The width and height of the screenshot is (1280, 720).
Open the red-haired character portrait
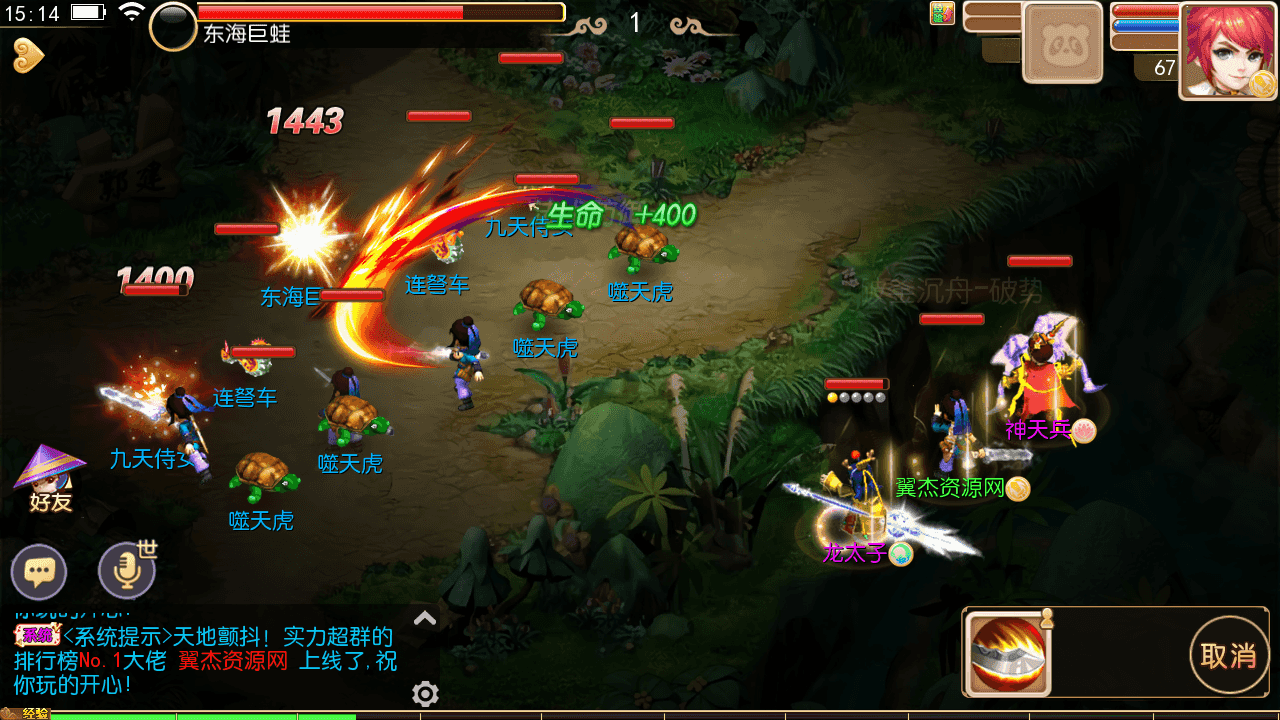(1228, 50)
